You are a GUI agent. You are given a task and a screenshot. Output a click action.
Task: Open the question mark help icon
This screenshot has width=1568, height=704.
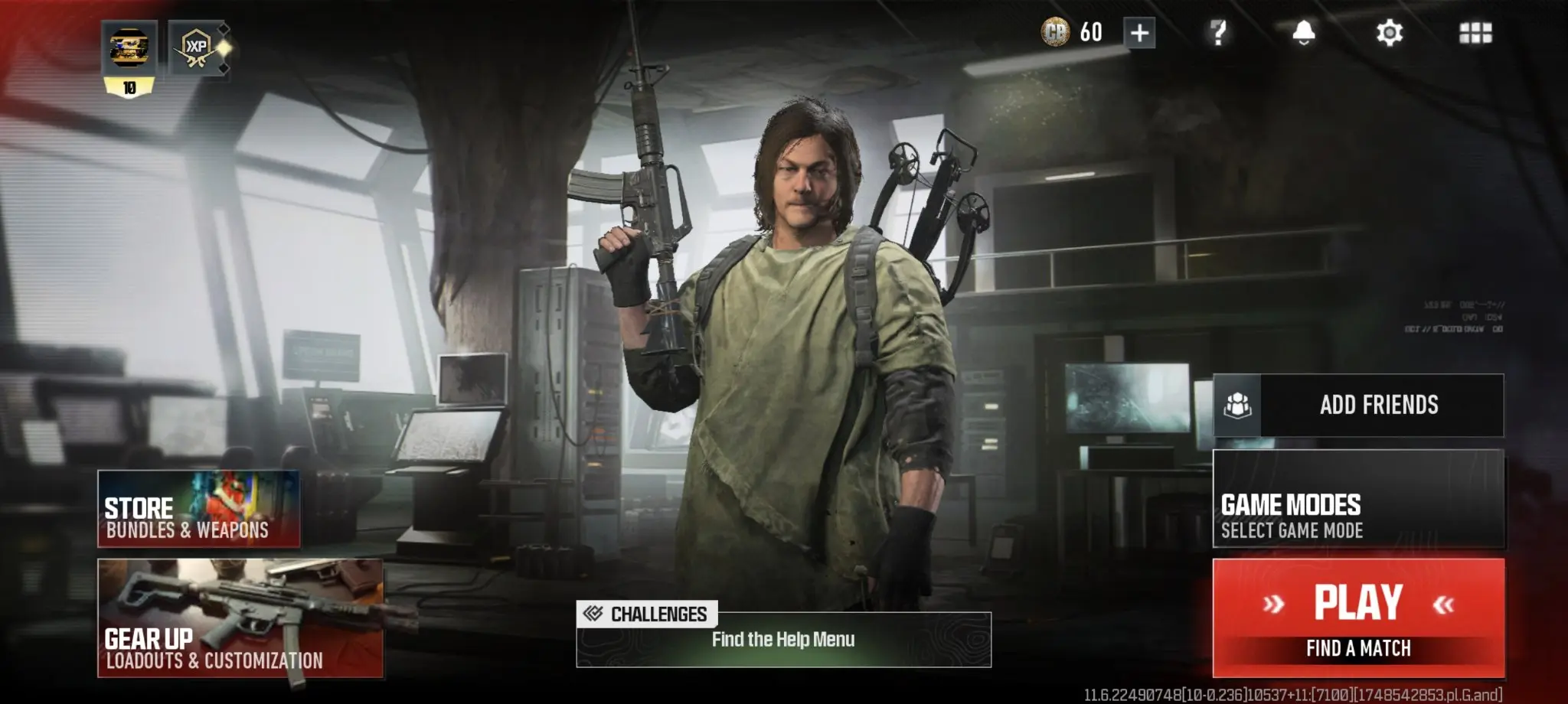point(1218,33)
